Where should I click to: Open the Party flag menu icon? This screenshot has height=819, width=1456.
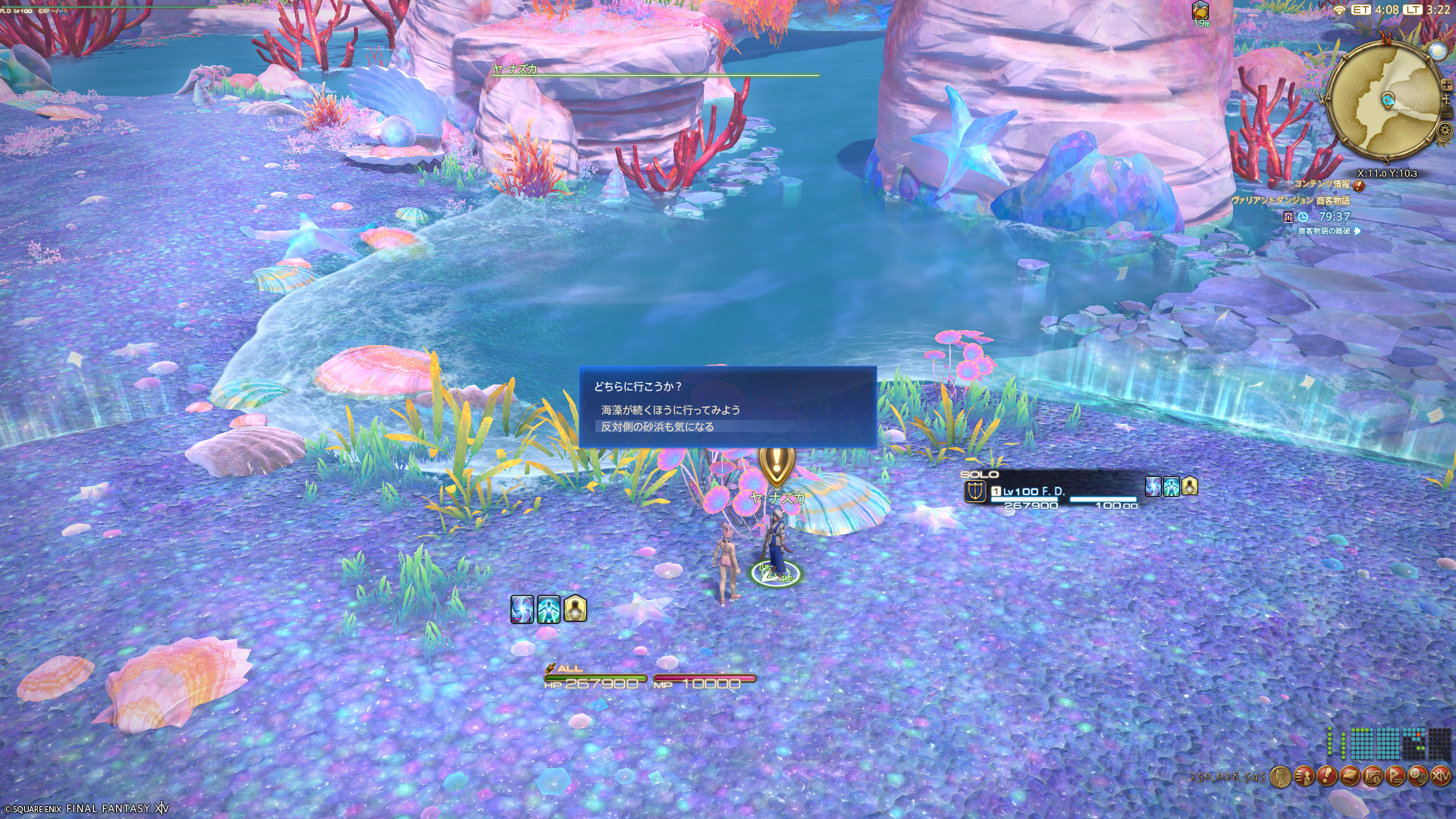pos(1395,777)
